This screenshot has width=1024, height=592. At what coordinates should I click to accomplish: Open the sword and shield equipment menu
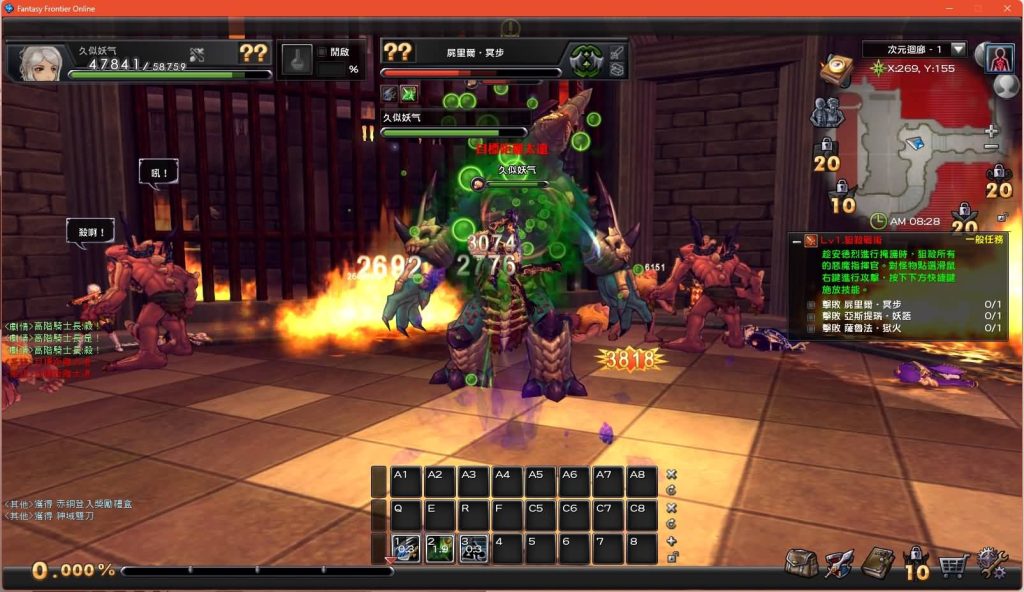coord(839,563)
